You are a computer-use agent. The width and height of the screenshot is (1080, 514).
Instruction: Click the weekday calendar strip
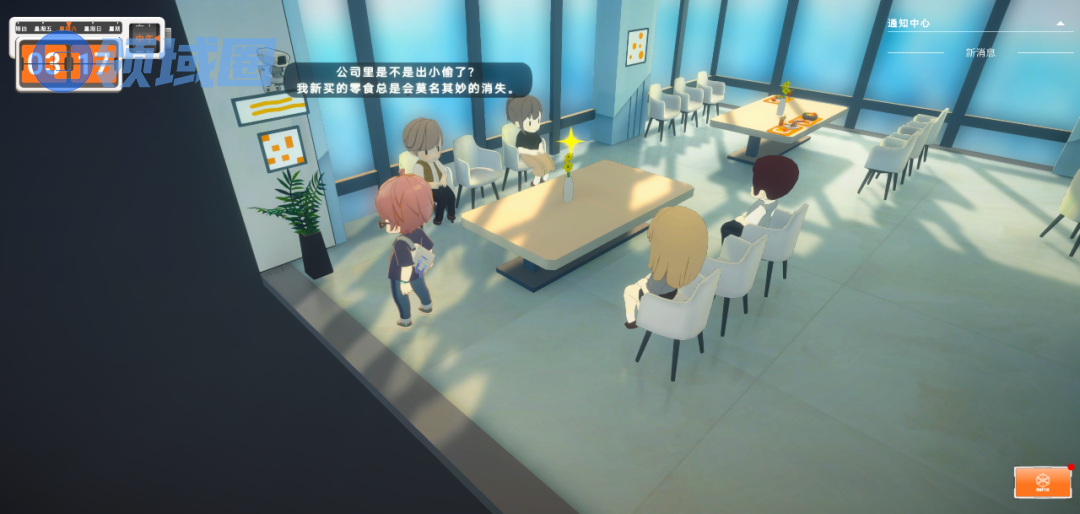(x=67, y=29)
